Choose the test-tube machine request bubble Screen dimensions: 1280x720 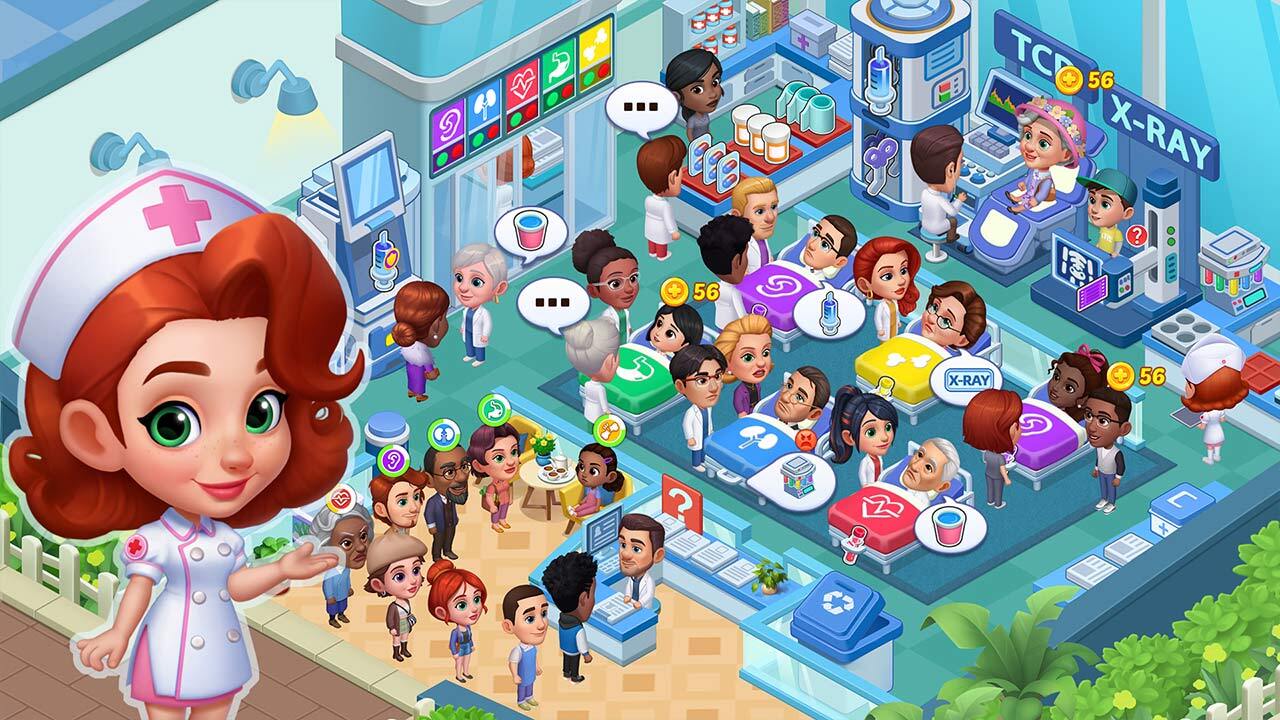[791, 480]
